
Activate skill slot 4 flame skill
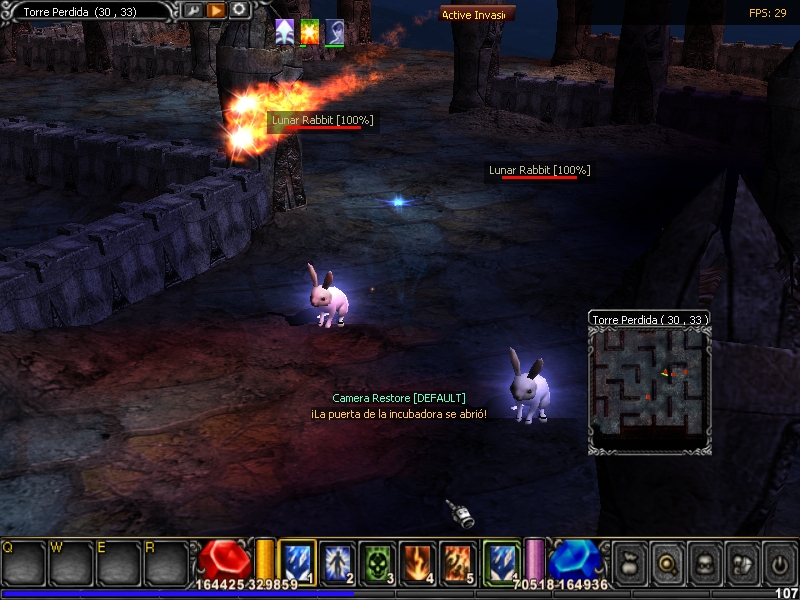[418, 560]
